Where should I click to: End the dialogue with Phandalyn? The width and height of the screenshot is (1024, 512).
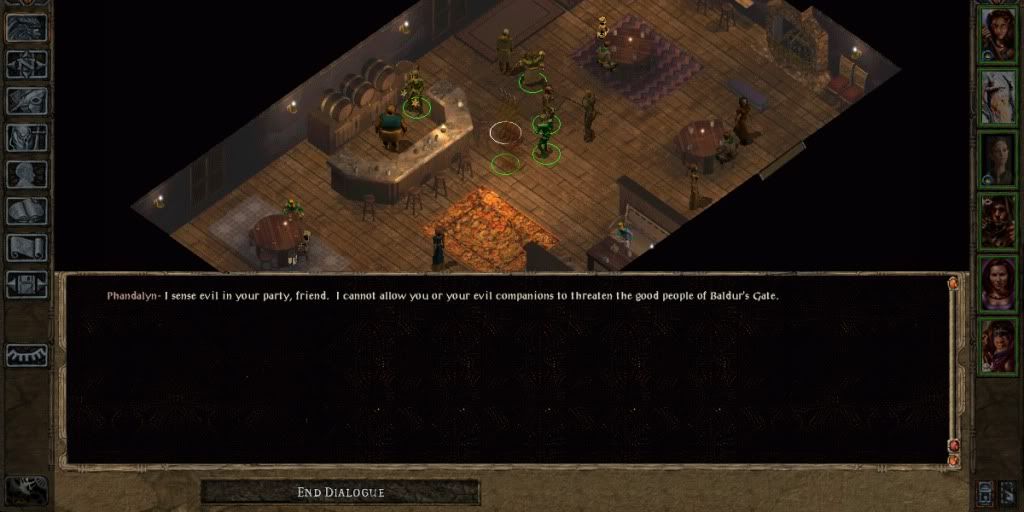tap(340, 492)
